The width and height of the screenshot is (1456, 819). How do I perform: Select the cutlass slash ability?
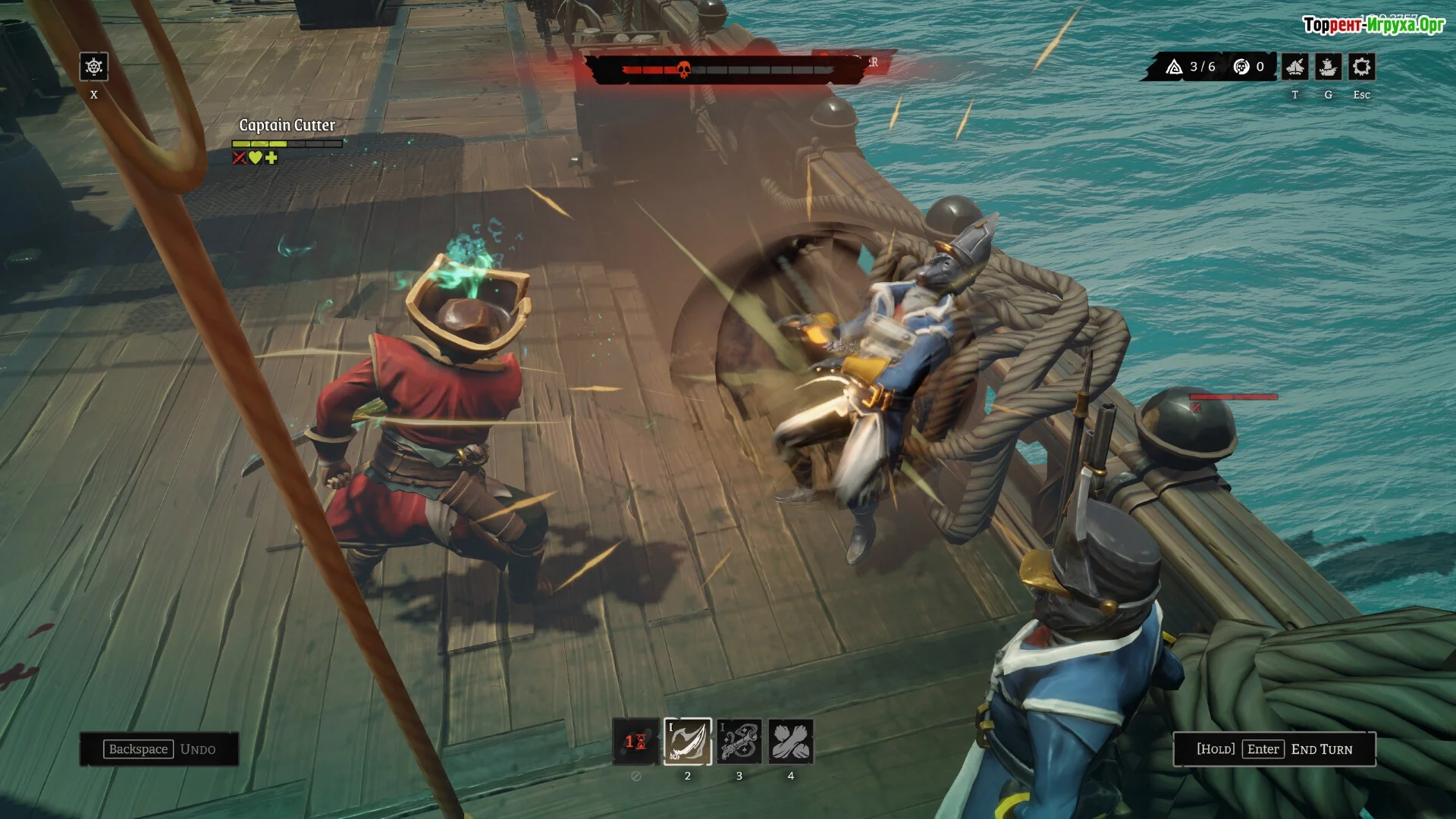coord(688,741)
